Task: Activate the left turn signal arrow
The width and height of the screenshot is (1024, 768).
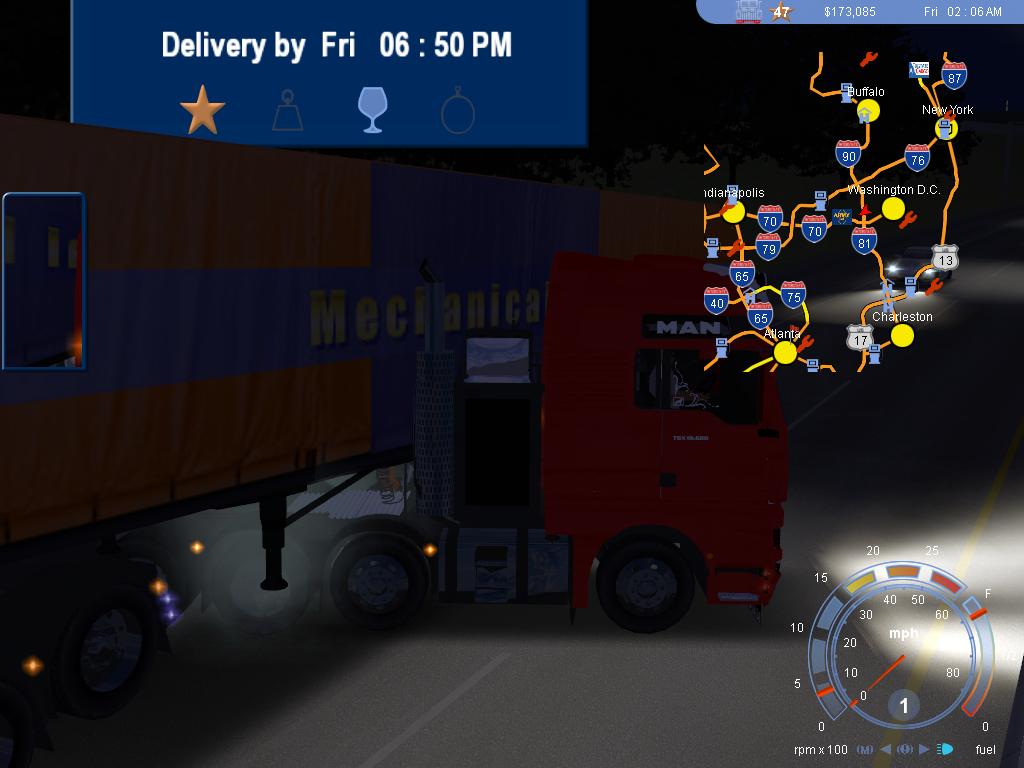Action: click(x=887, y=749)
